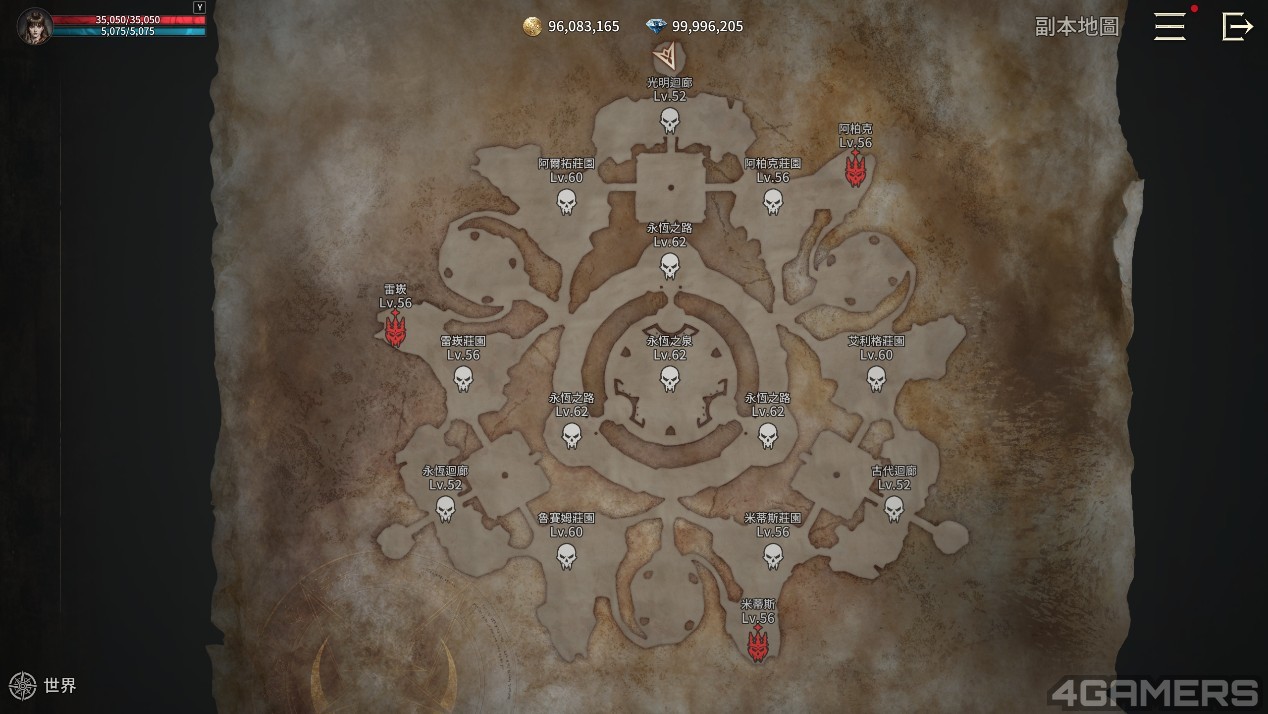The image size is (1268, 714).
Task: Select the 光明迴廊 Lv.52 skull marker
Action: click(670, 122)
